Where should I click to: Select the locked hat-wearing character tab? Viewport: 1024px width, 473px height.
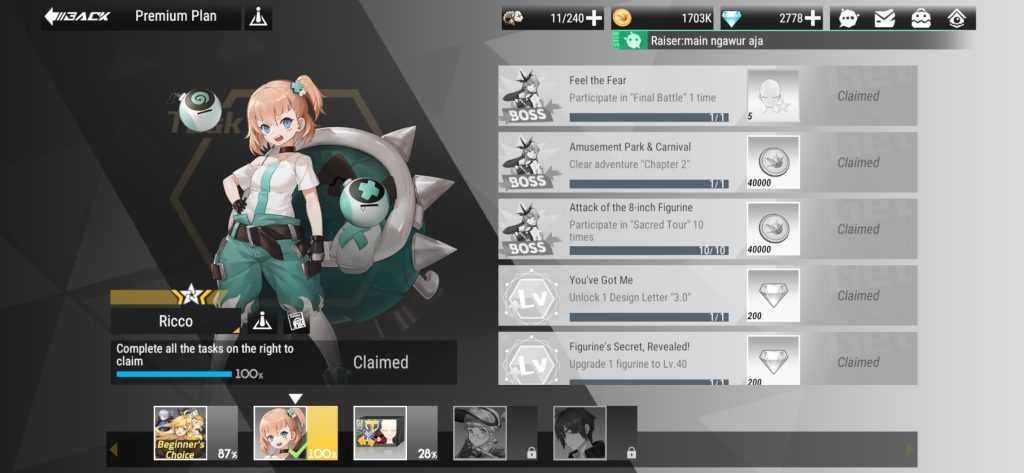[481, 433]
